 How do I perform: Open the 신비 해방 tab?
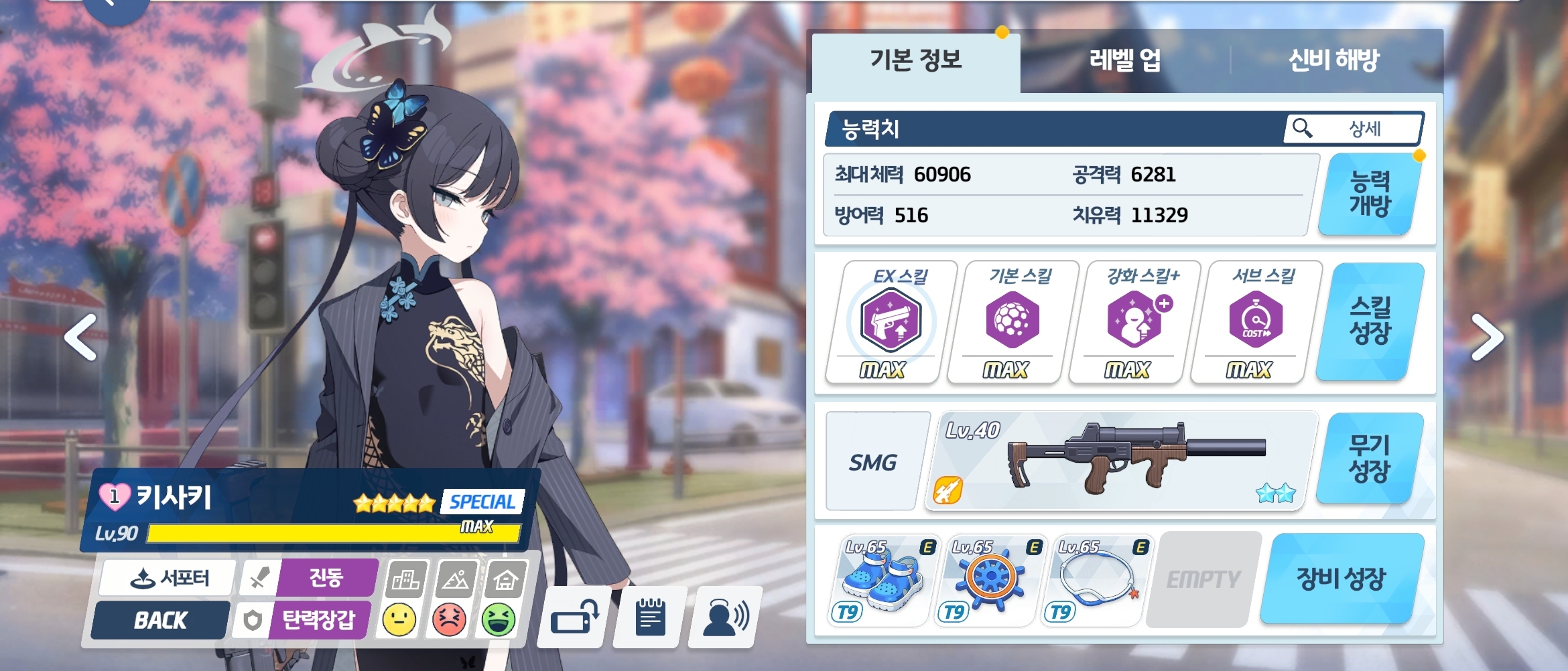[x=1333, y=60]
